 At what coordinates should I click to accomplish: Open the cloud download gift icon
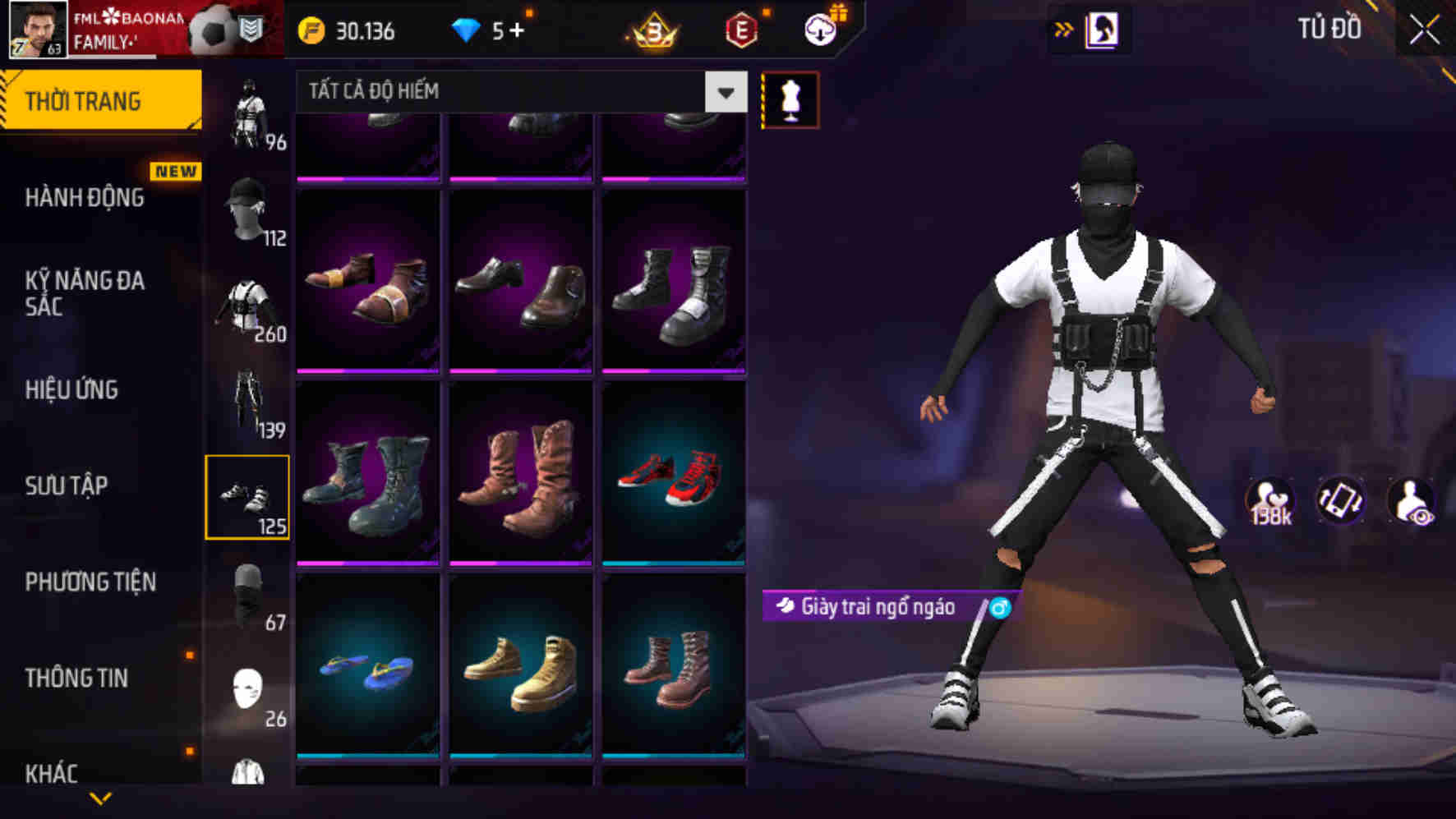point(818,31)
